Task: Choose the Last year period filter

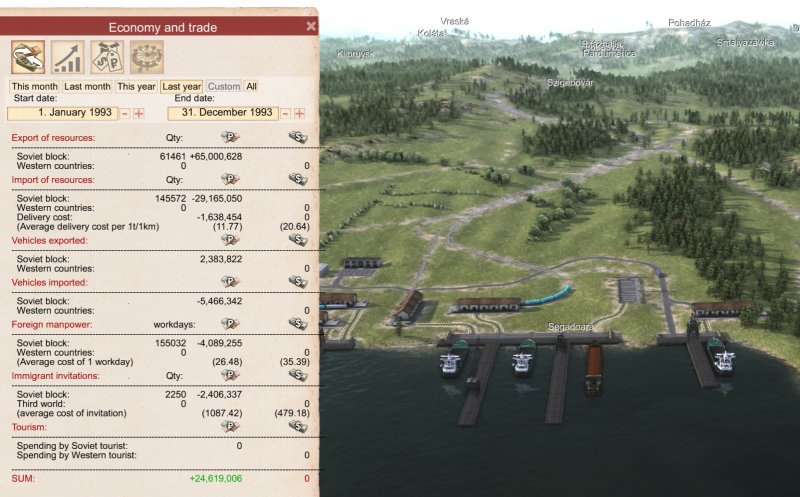Action: click(x=182, y=87)
